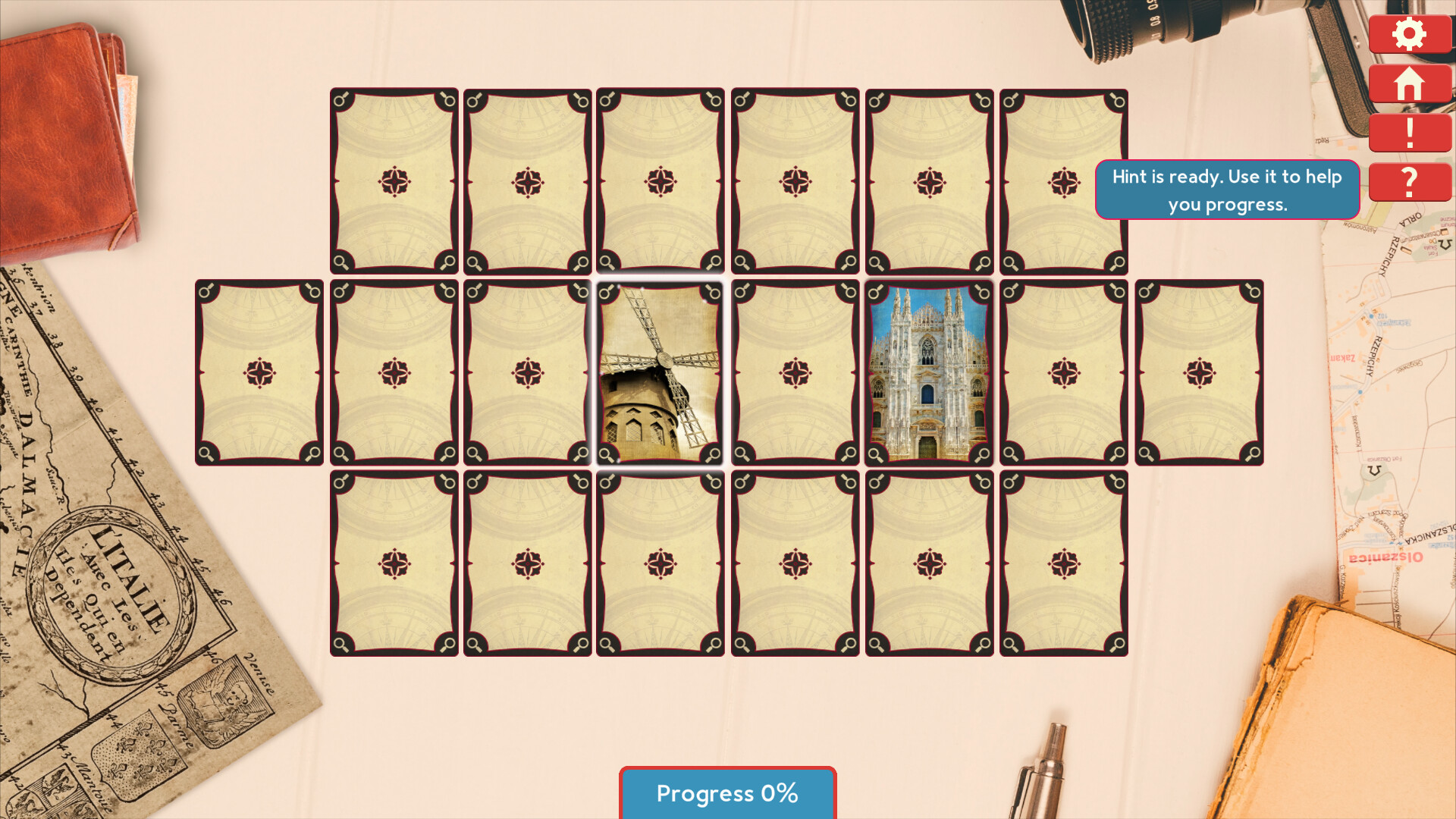Select the revealed Moulin Rouge windmill card
Image resolution: width=1456 pixels, height=819 pixels.
coord(660,372)
